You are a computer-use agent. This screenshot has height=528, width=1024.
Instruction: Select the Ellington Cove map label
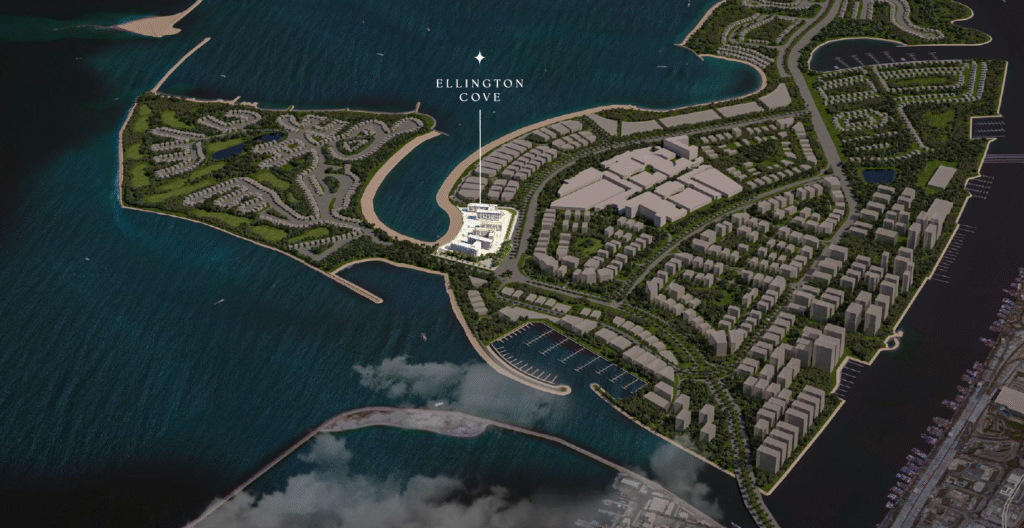479,91
